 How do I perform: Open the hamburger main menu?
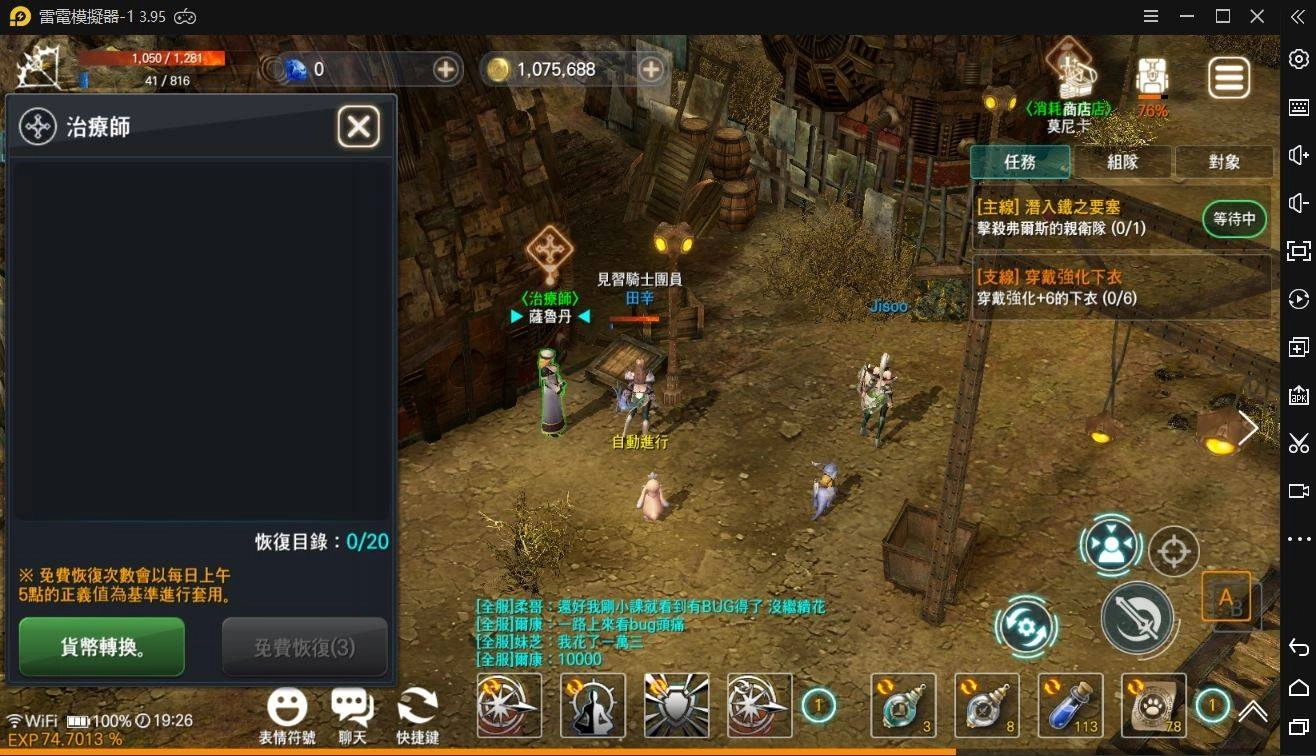[1229, 78]
